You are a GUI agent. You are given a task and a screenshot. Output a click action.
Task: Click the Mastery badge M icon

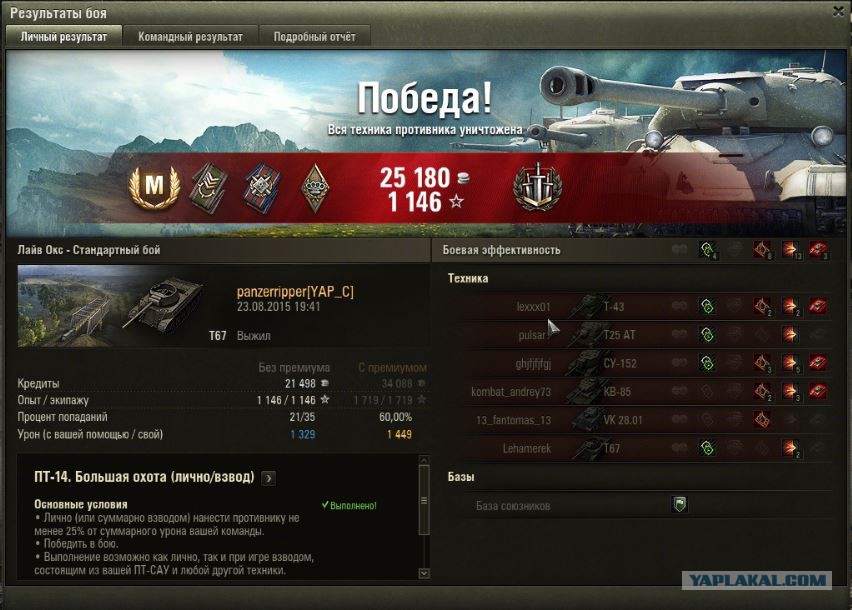155,185
